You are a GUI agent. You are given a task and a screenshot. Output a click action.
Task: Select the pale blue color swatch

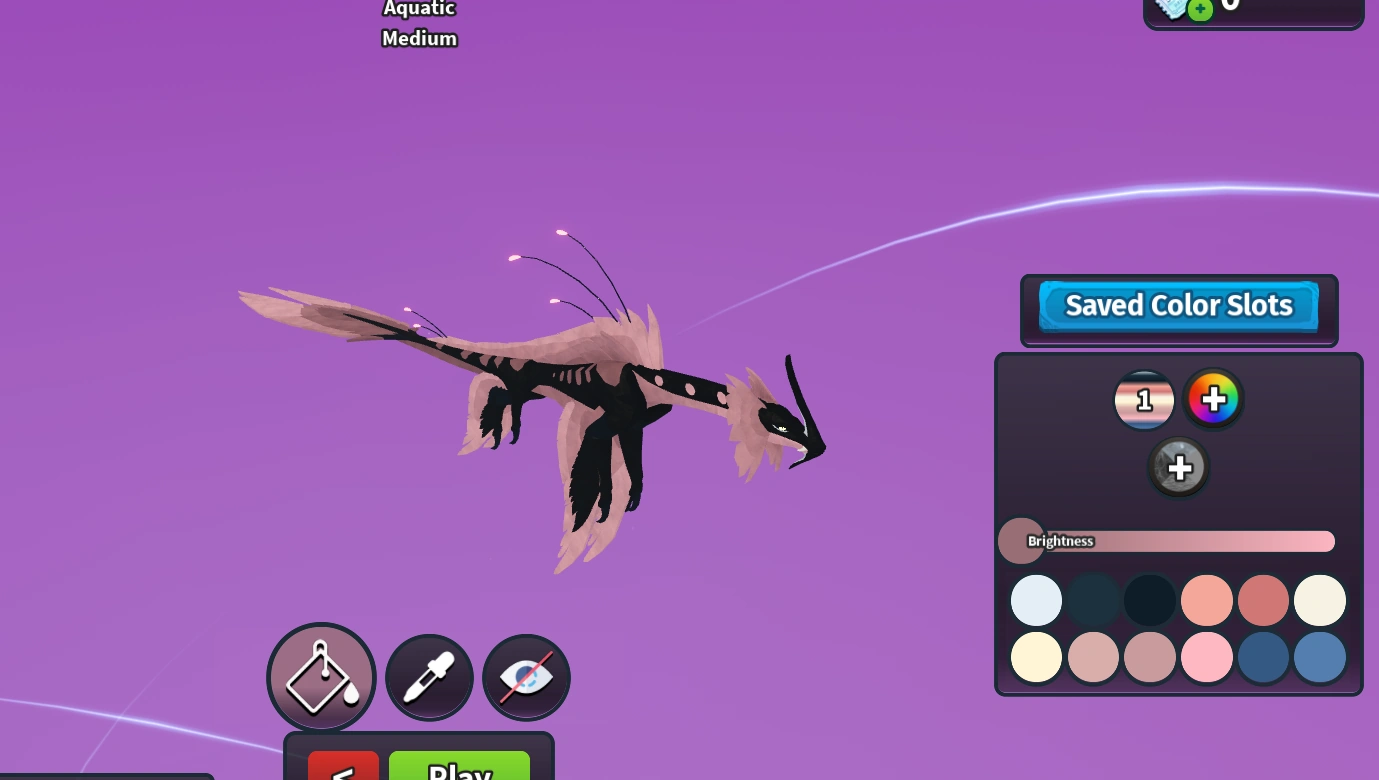coord(1036,600)
